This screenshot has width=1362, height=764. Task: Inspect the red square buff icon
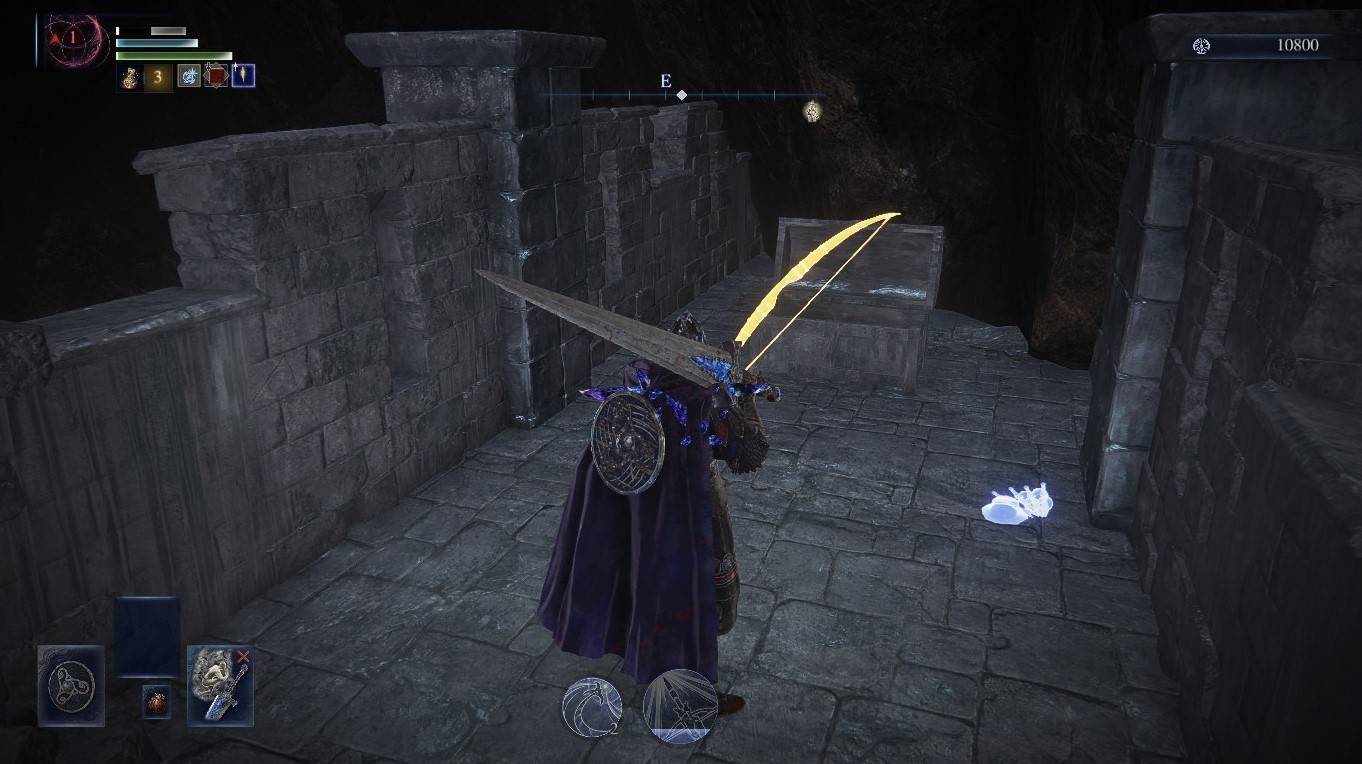(x=216, y=76)
